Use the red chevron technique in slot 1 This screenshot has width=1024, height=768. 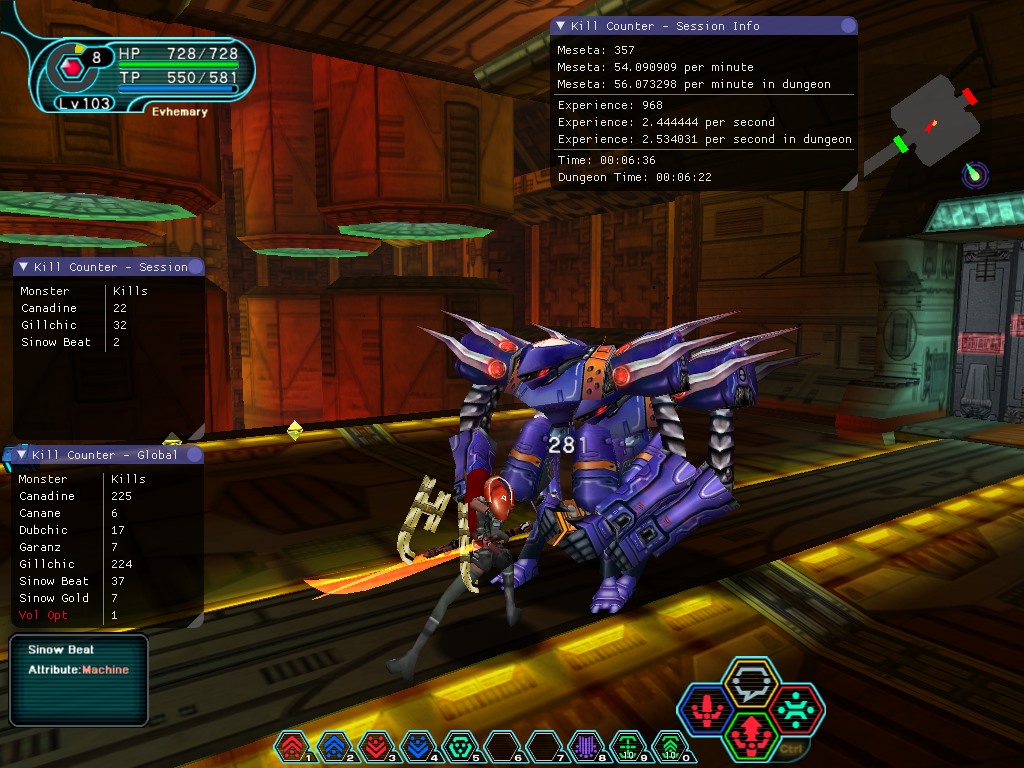pos(292,745)
